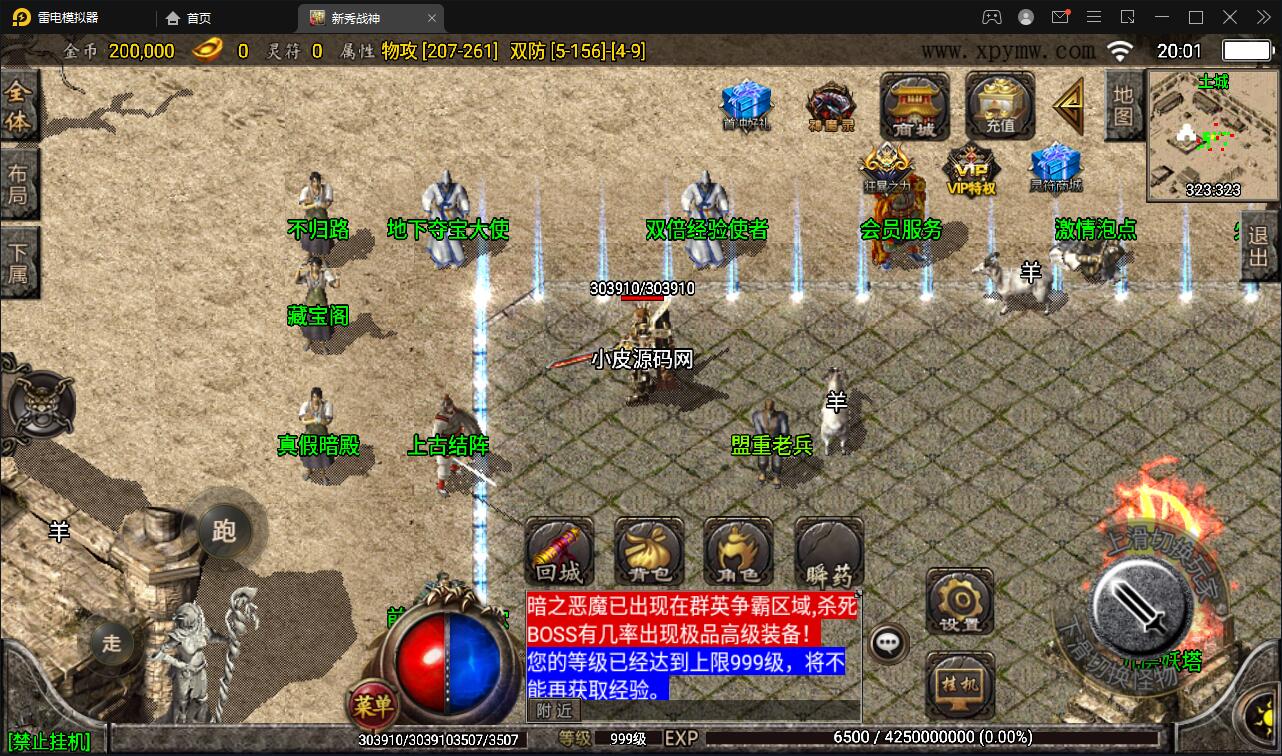Image resolution: width=1282 pixels, height=756 pixels.
Task: Switch to the 首页 emulator tab
Action: (x=189, y=17)
